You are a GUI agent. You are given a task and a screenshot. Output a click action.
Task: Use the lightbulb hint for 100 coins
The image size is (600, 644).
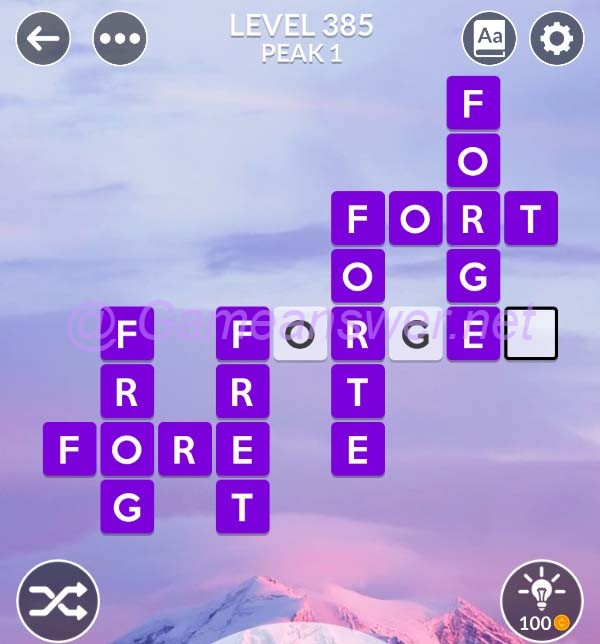pyautogui.click(x=541, y=600)
